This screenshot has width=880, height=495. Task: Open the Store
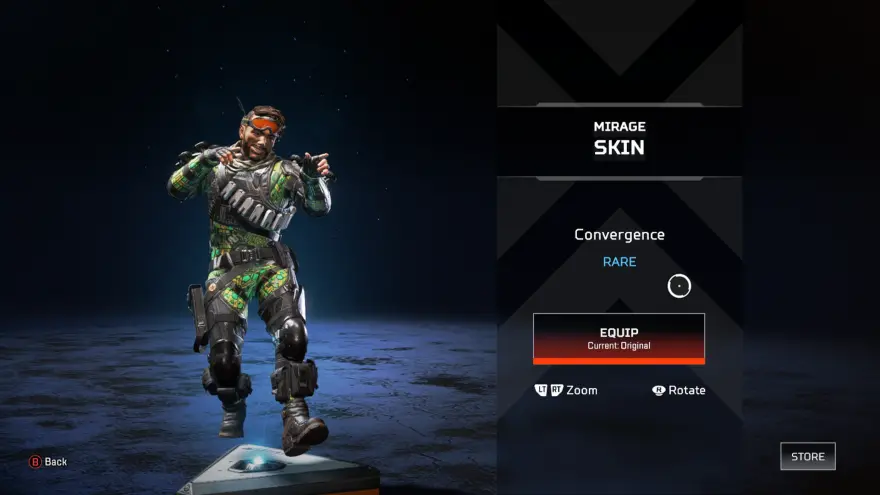(x=807, y=456)
